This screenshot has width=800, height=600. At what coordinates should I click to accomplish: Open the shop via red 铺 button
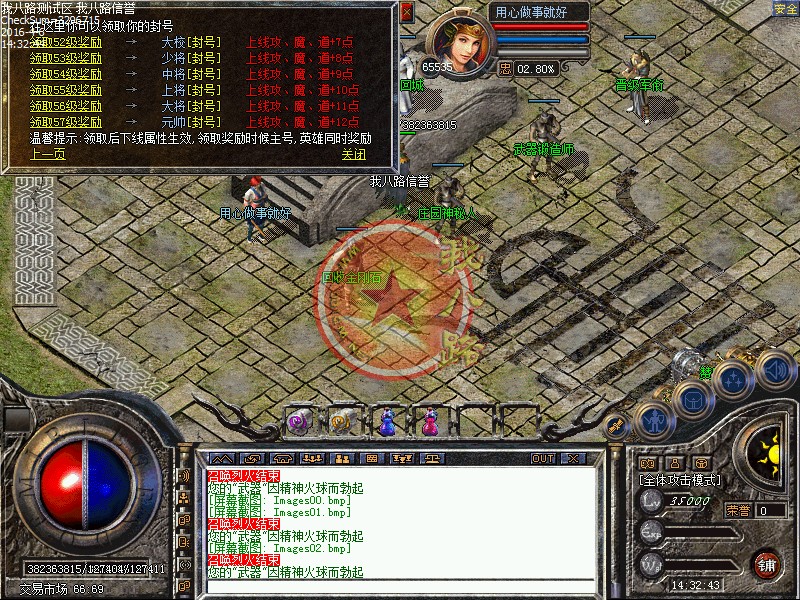[x=767, y=564]
